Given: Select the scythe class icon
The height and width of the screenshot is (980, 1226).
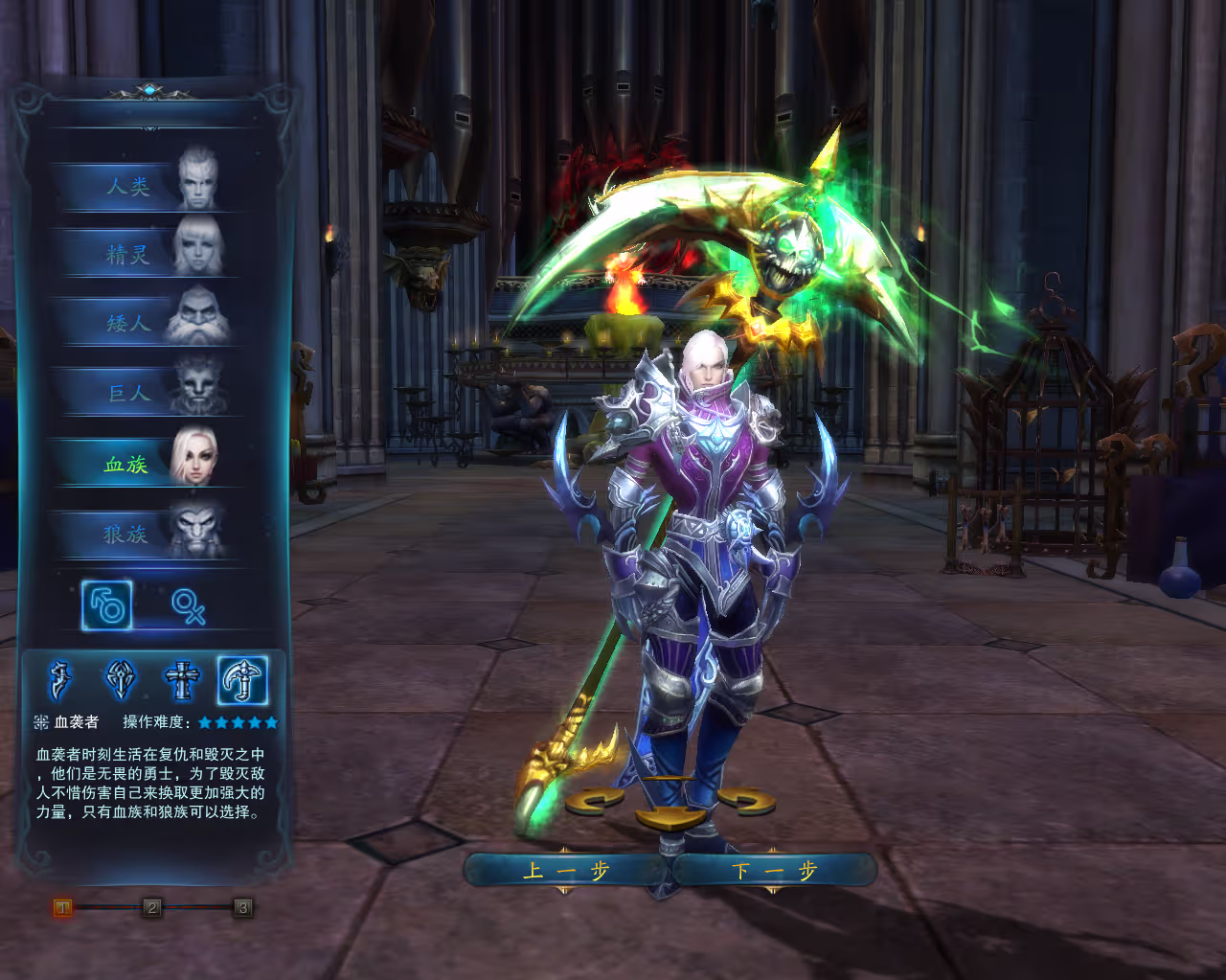Looking at the screenshot, I should [x=242, y=681].
